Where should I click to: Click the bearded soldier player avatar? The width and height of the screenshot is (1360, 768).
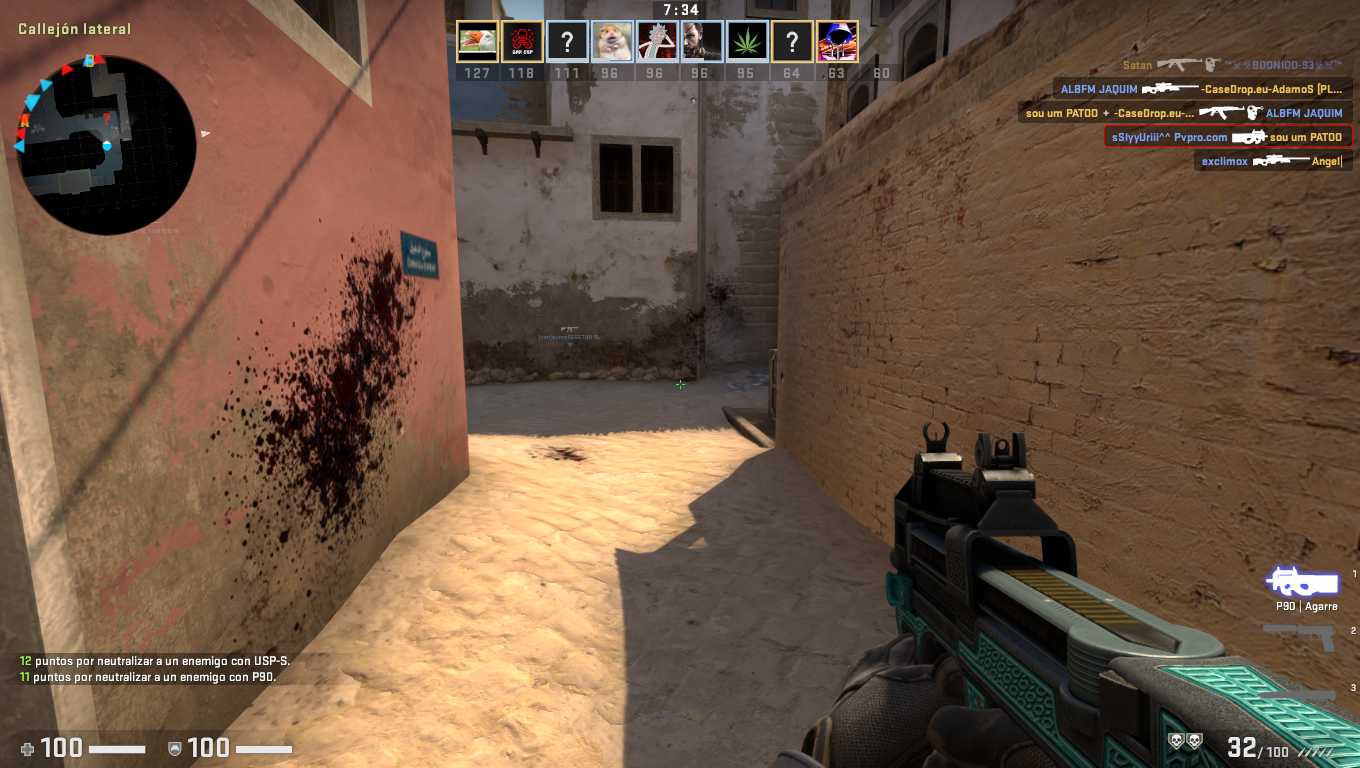click(701, 42)
